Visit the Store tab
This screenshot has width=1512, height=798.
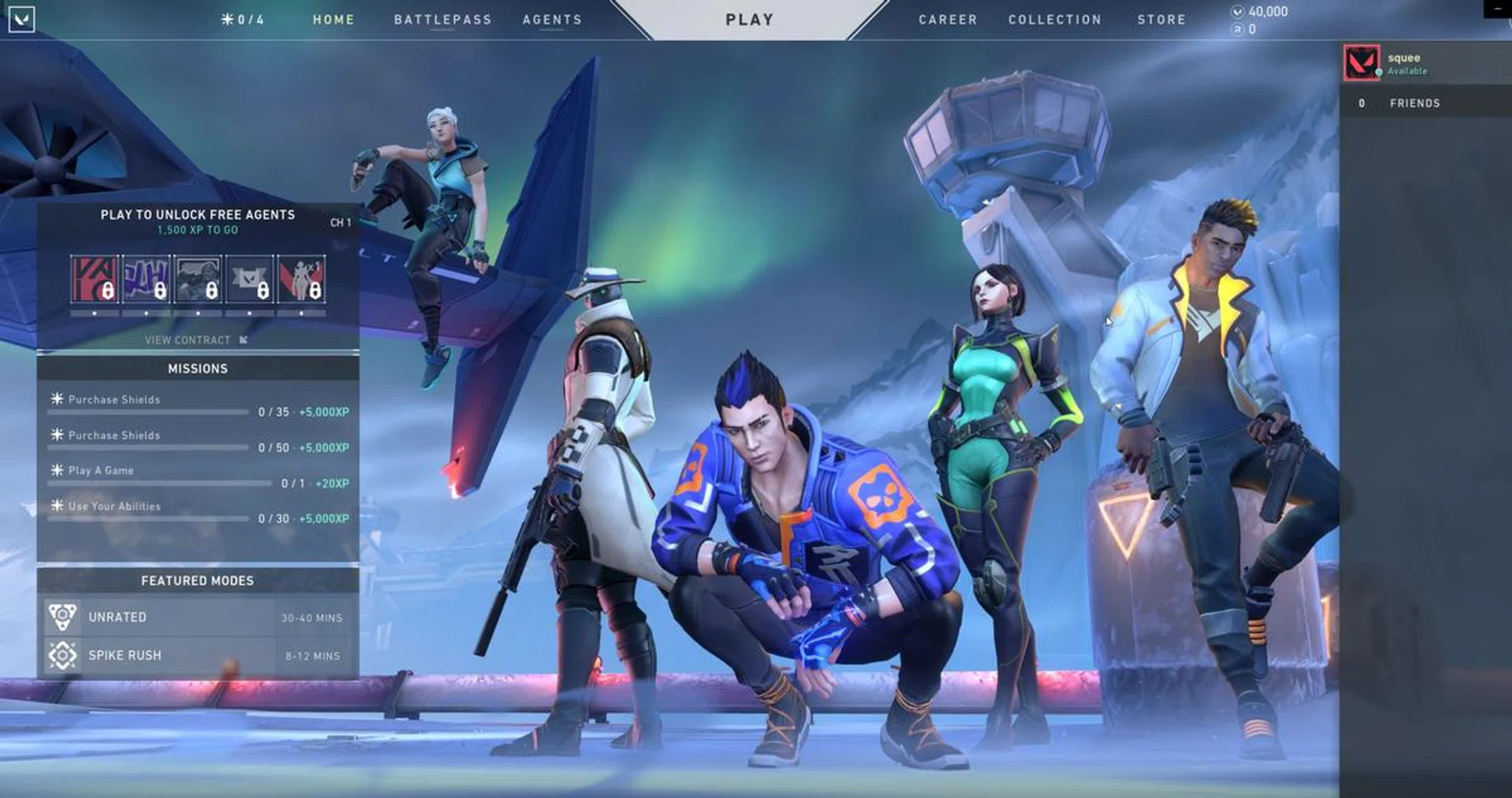[x=1161, y=20]
